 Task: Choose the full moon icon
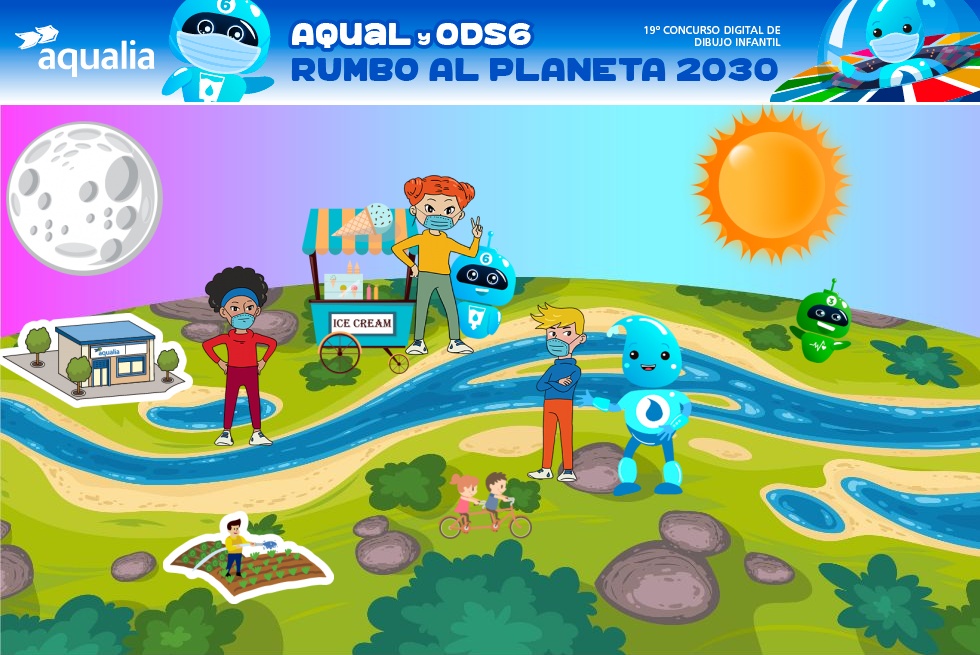[x=84, y=197]
